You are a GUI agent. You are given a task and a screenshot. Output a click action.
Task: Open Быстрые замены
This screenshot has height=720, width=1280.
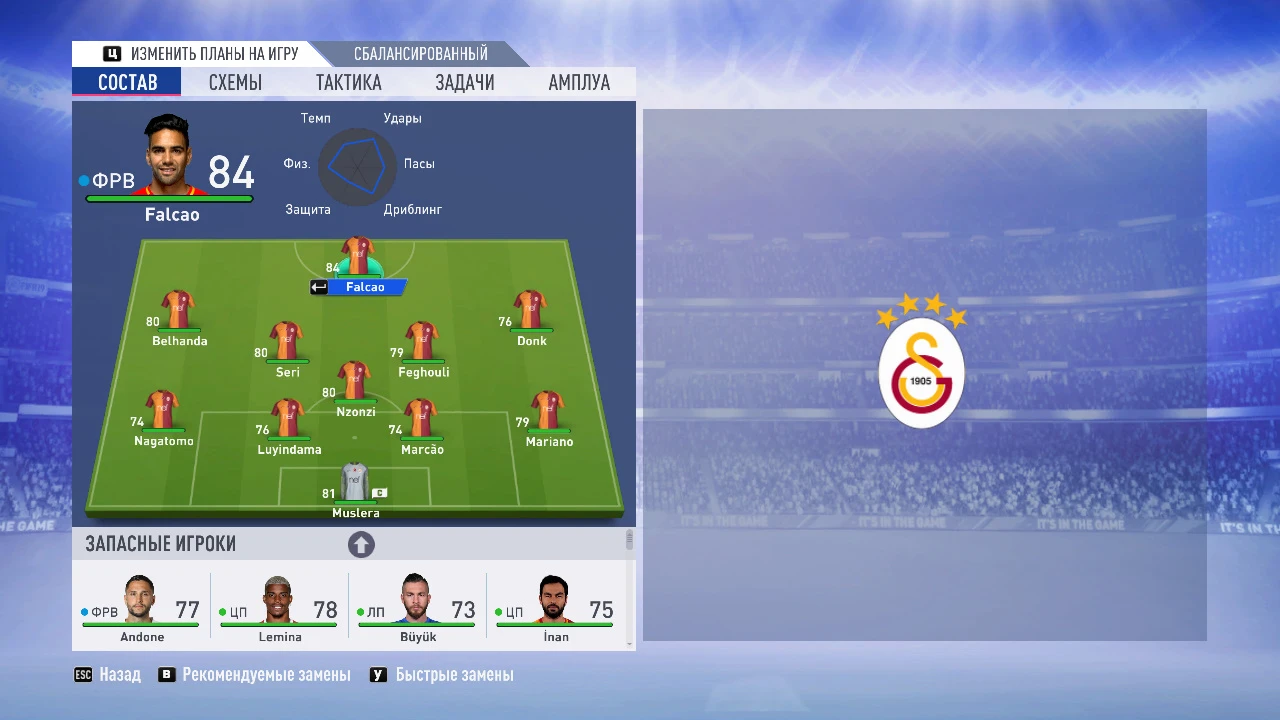(x=452, y=675)
